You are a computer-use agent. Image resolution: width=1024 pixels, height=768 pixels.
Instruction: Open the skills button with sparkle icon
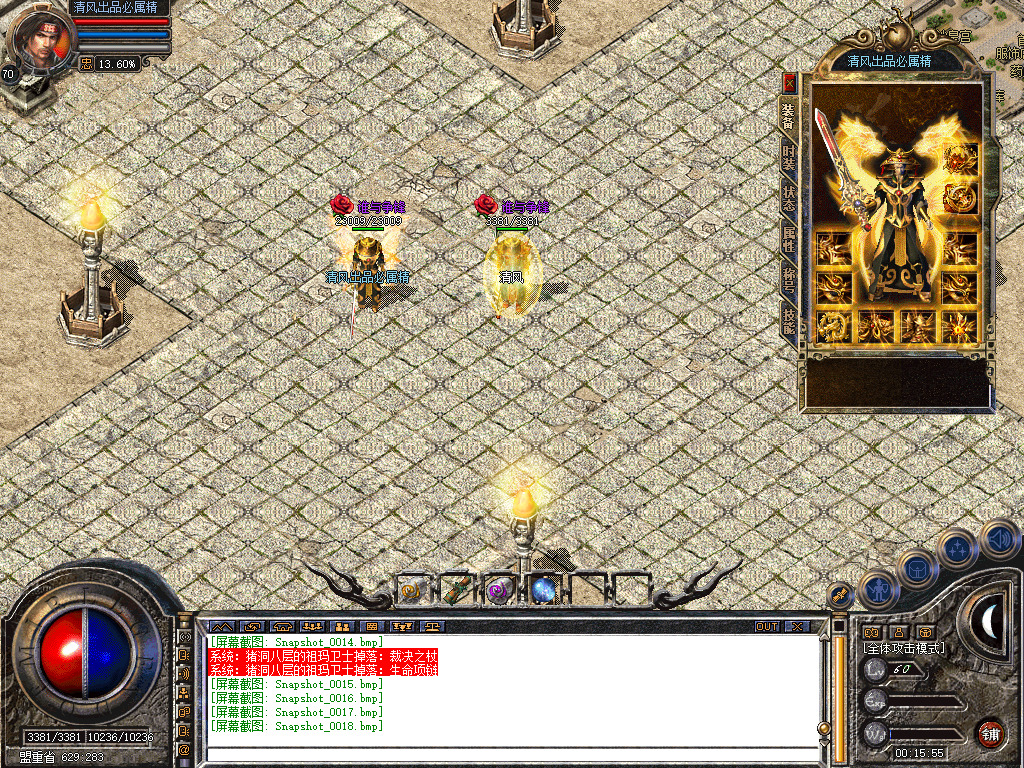(957, 548)
